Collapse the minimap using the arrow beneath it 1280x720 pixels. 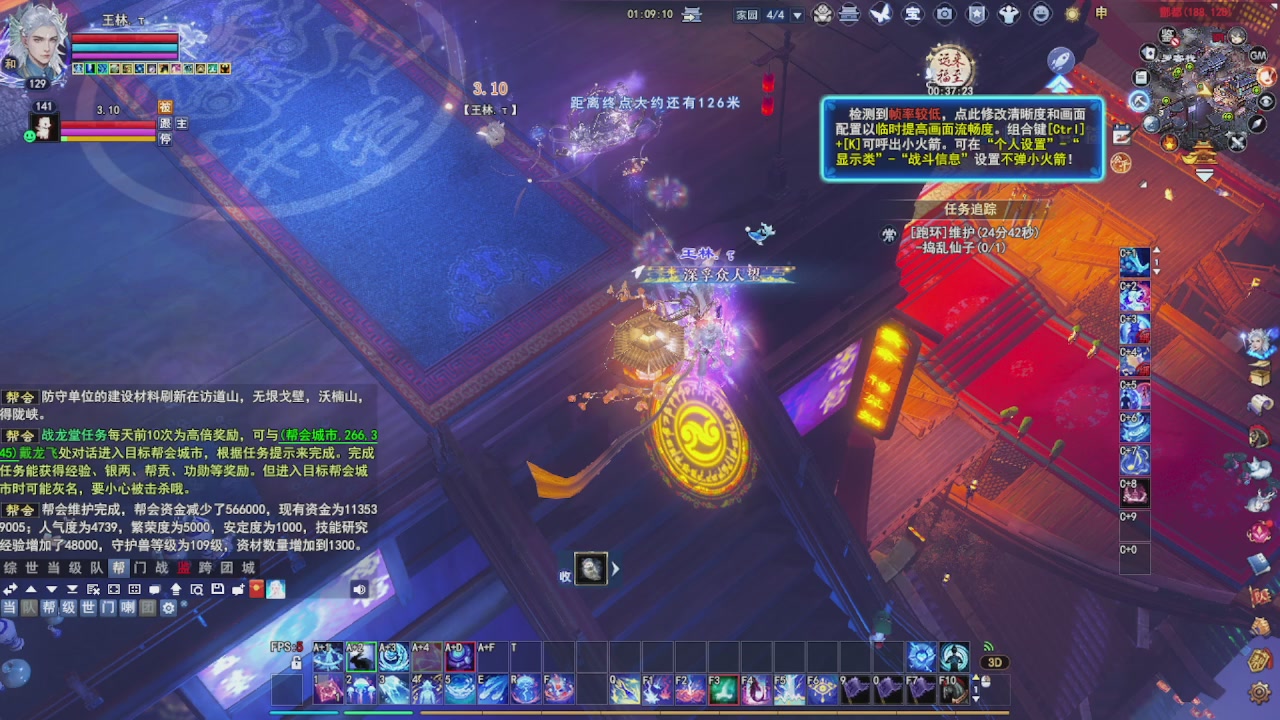(x=1204, y=173)
